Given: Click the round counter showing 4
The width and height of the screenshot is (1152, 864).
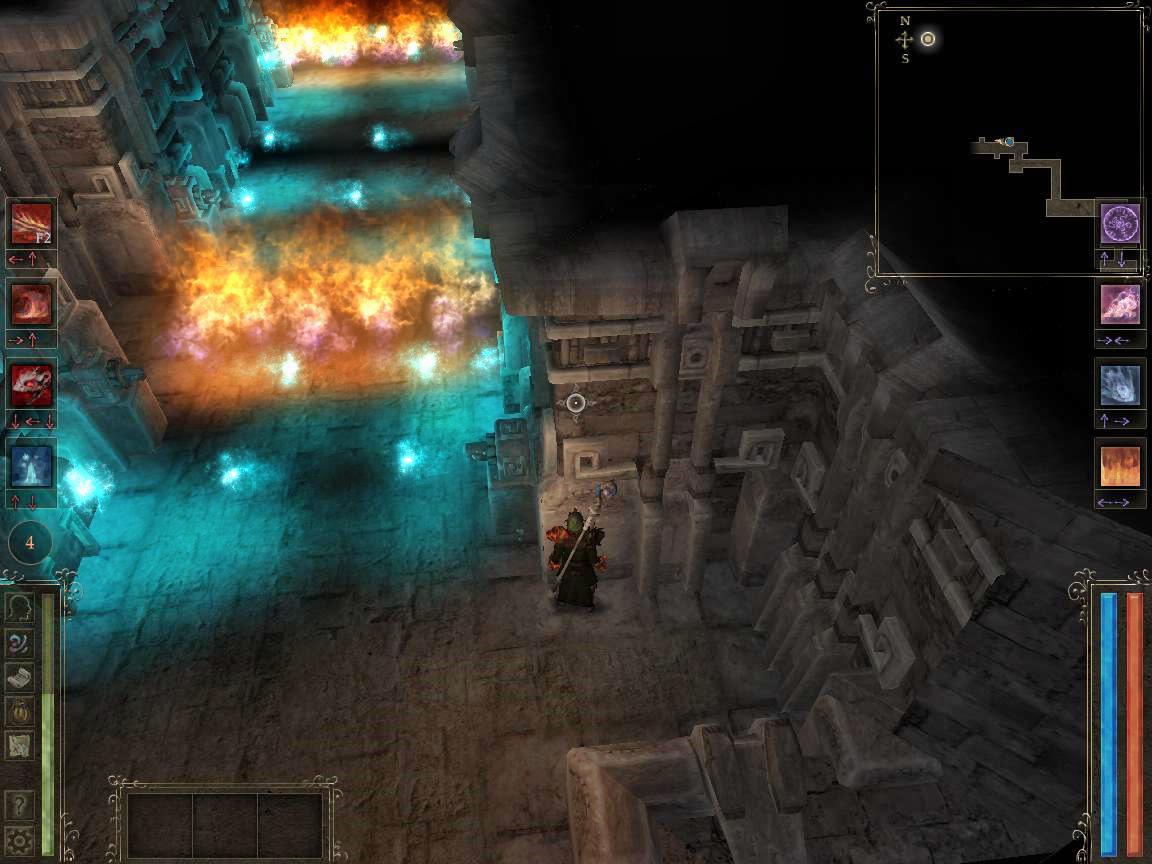Looking at the screenshot, I should (30, 543).
